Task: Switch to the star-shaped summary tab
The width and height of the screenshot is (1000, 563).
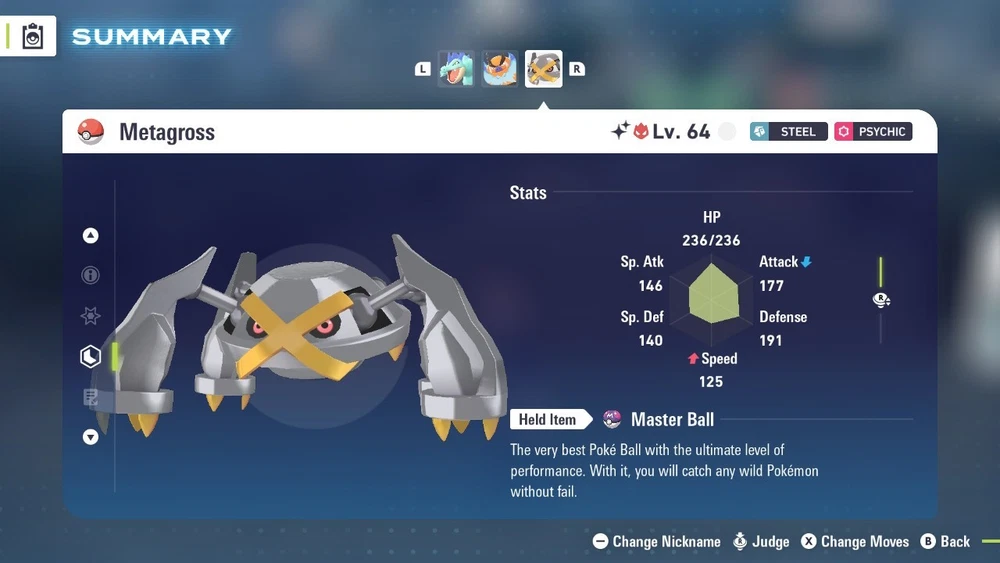Action: (x=91, y=316)
